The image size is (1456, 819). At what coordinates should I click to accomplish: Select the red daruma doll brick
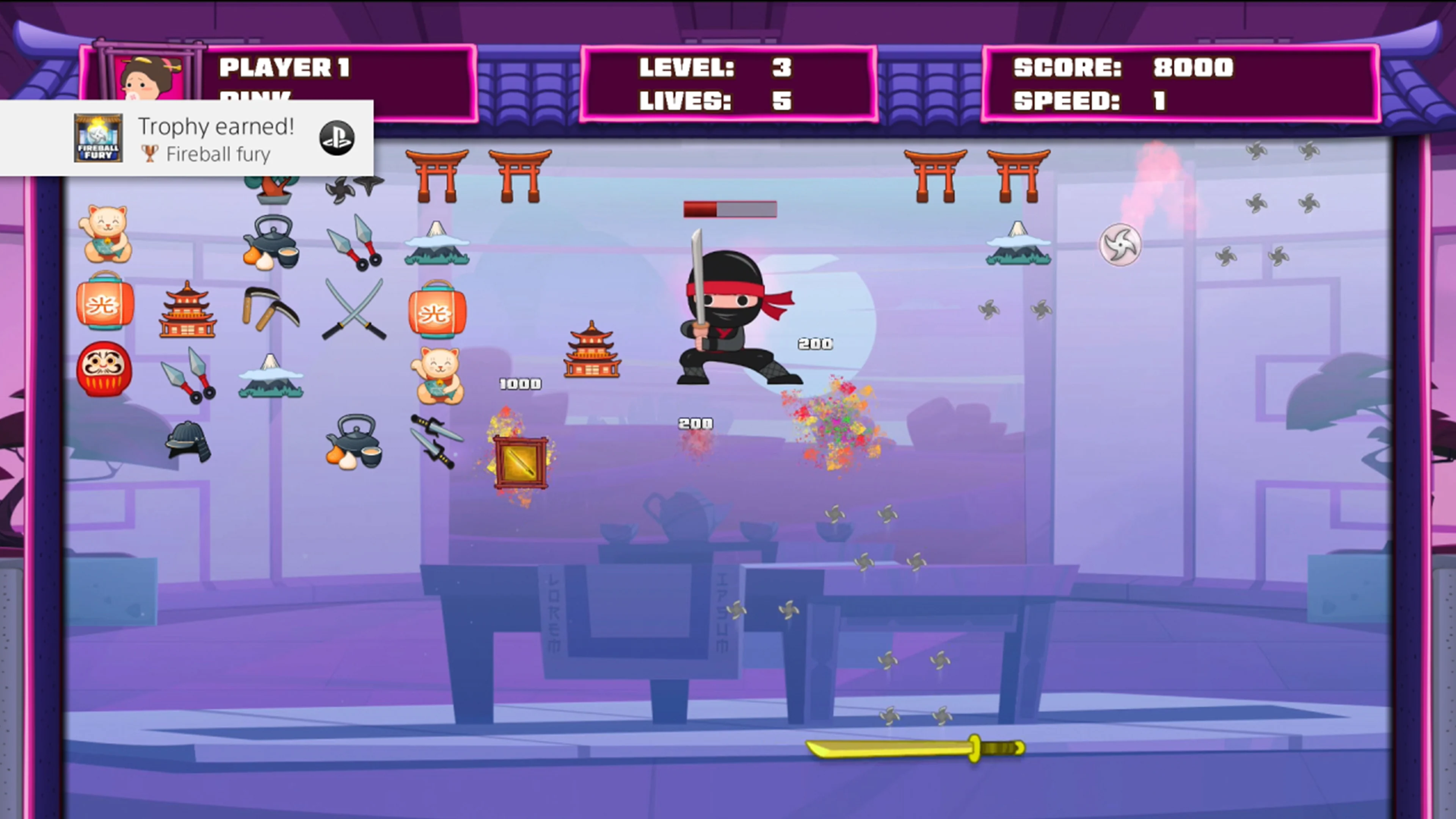point(104,370)
